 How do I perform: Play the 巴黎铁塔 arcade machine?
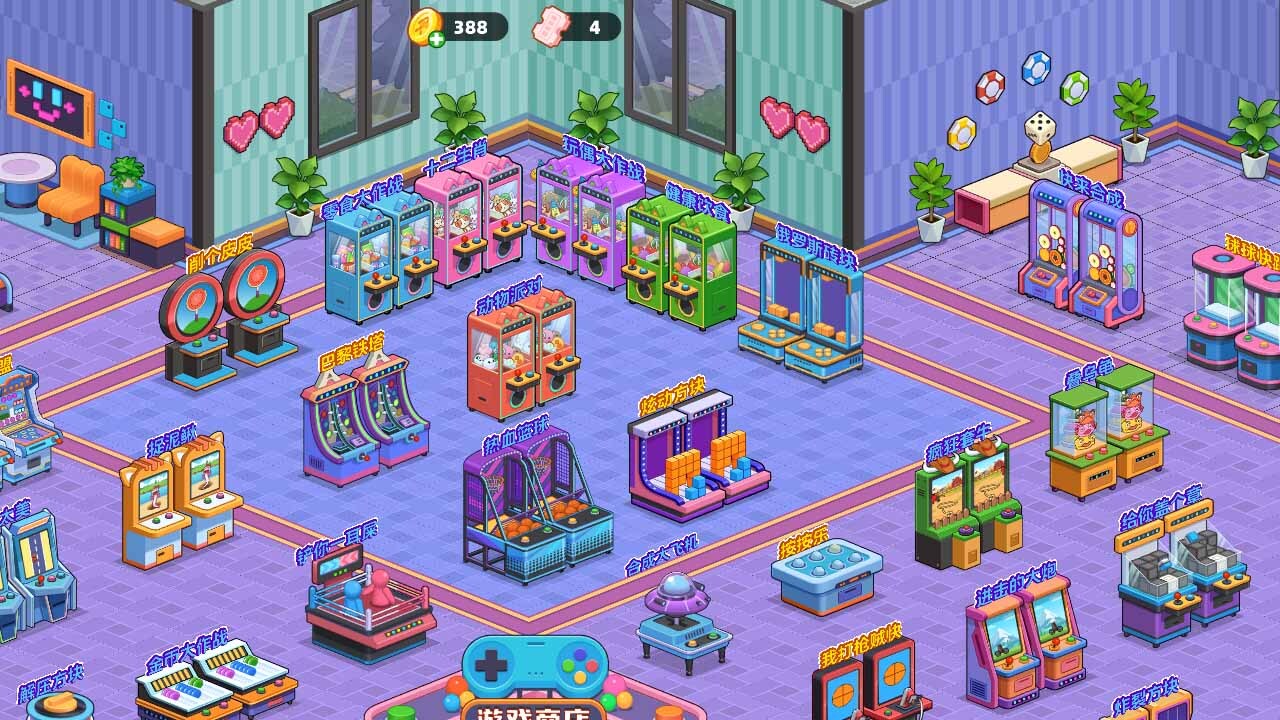(x=365, y=420)
